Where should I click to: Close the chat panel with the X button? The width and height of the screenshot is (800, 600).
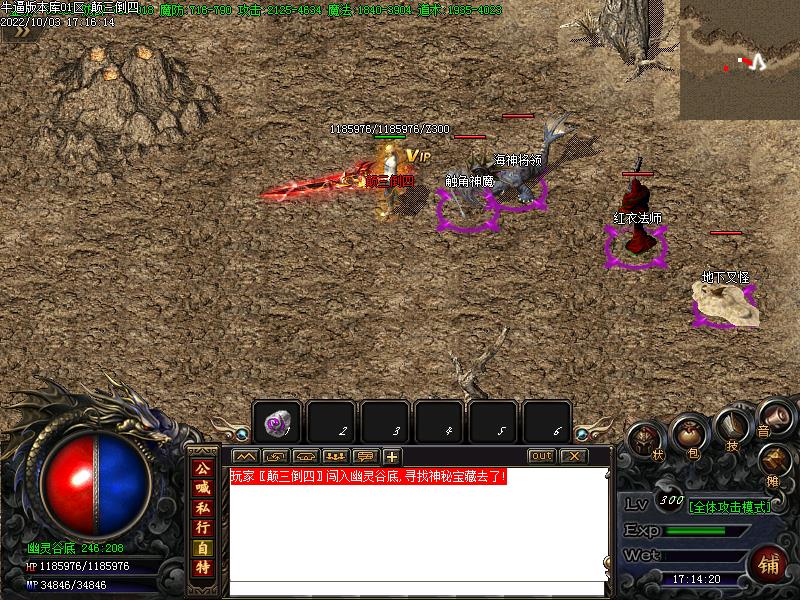pyautogui.click(x=573, y=456)
